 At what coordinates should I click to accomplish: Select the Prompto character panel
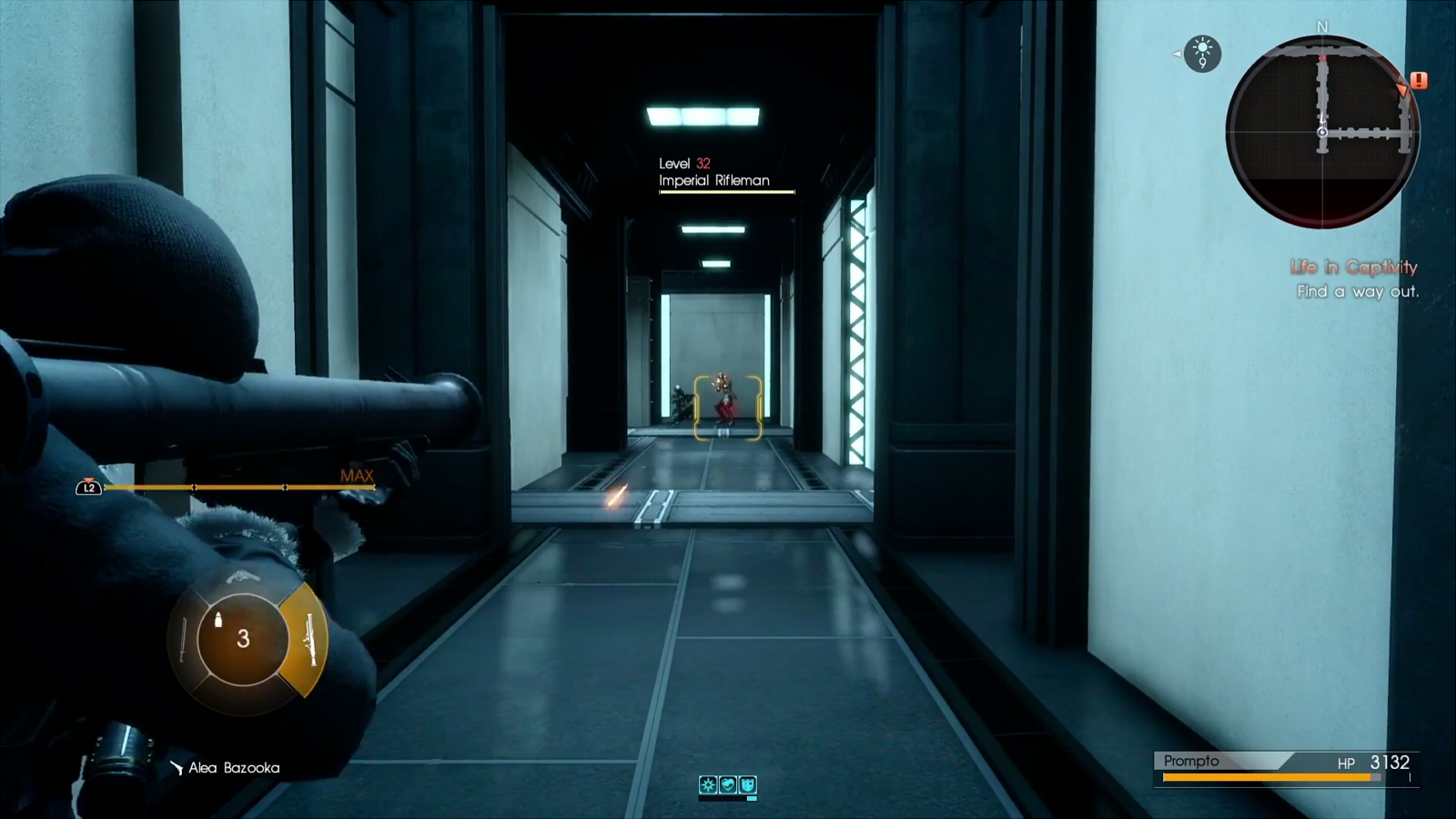coord(1285,768)
